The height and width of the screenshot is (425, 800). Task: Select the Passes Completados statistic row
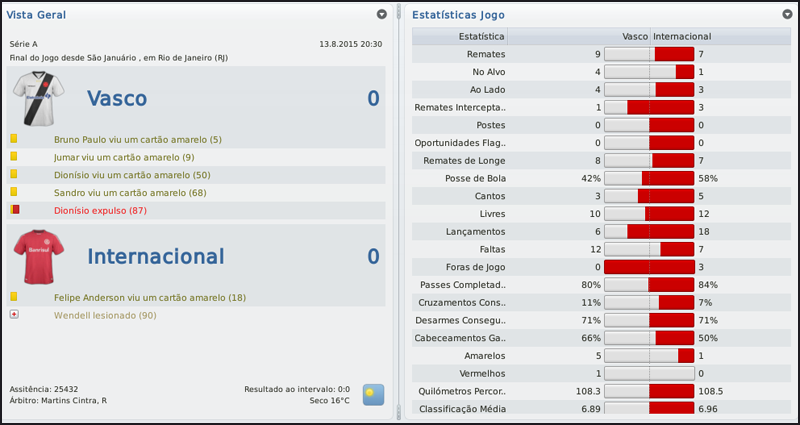coord(465,285)
